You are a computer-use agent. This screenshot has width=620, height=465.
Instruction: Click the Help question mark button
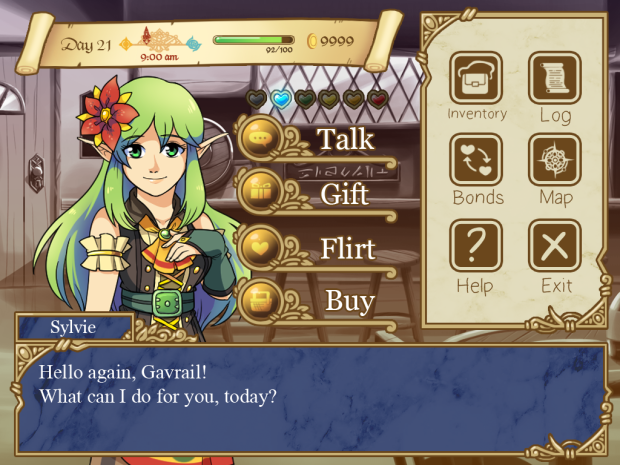pyautogui.click(x=476, y=246)
